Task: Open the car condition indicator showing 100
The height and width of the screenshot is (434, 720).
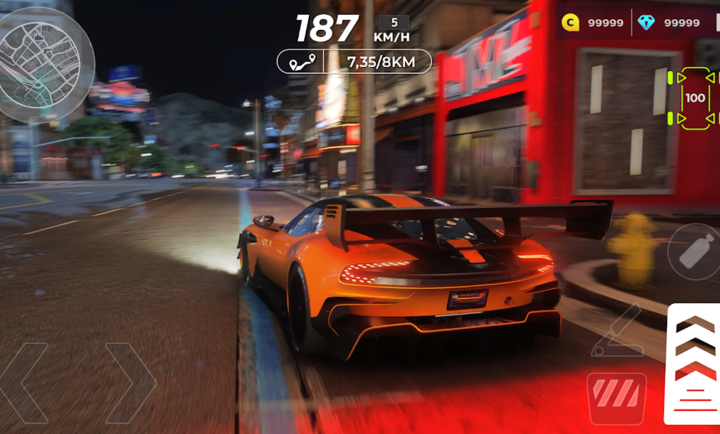Action: [x=694, y=98]
